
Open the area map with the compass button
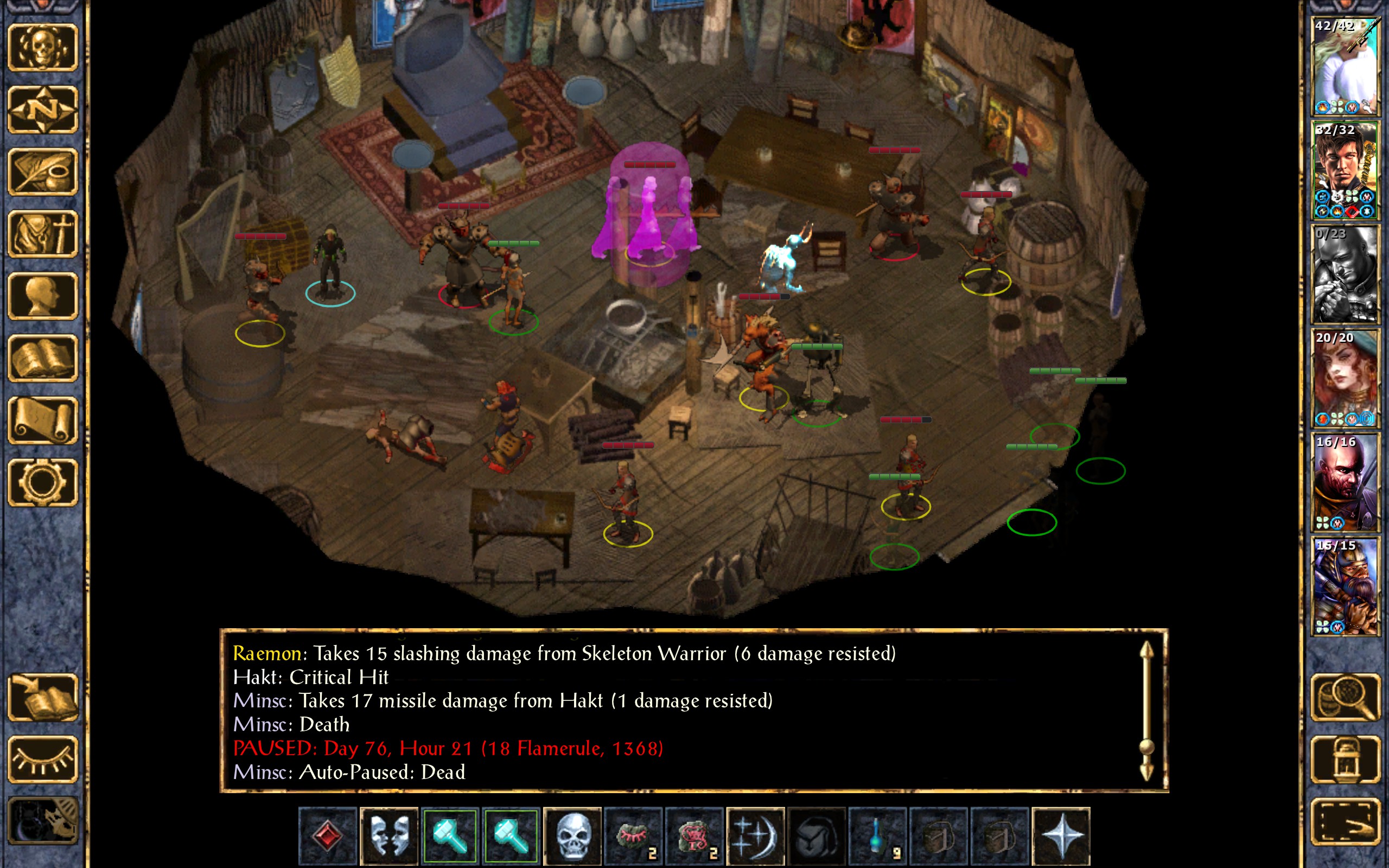coord(43,110)
